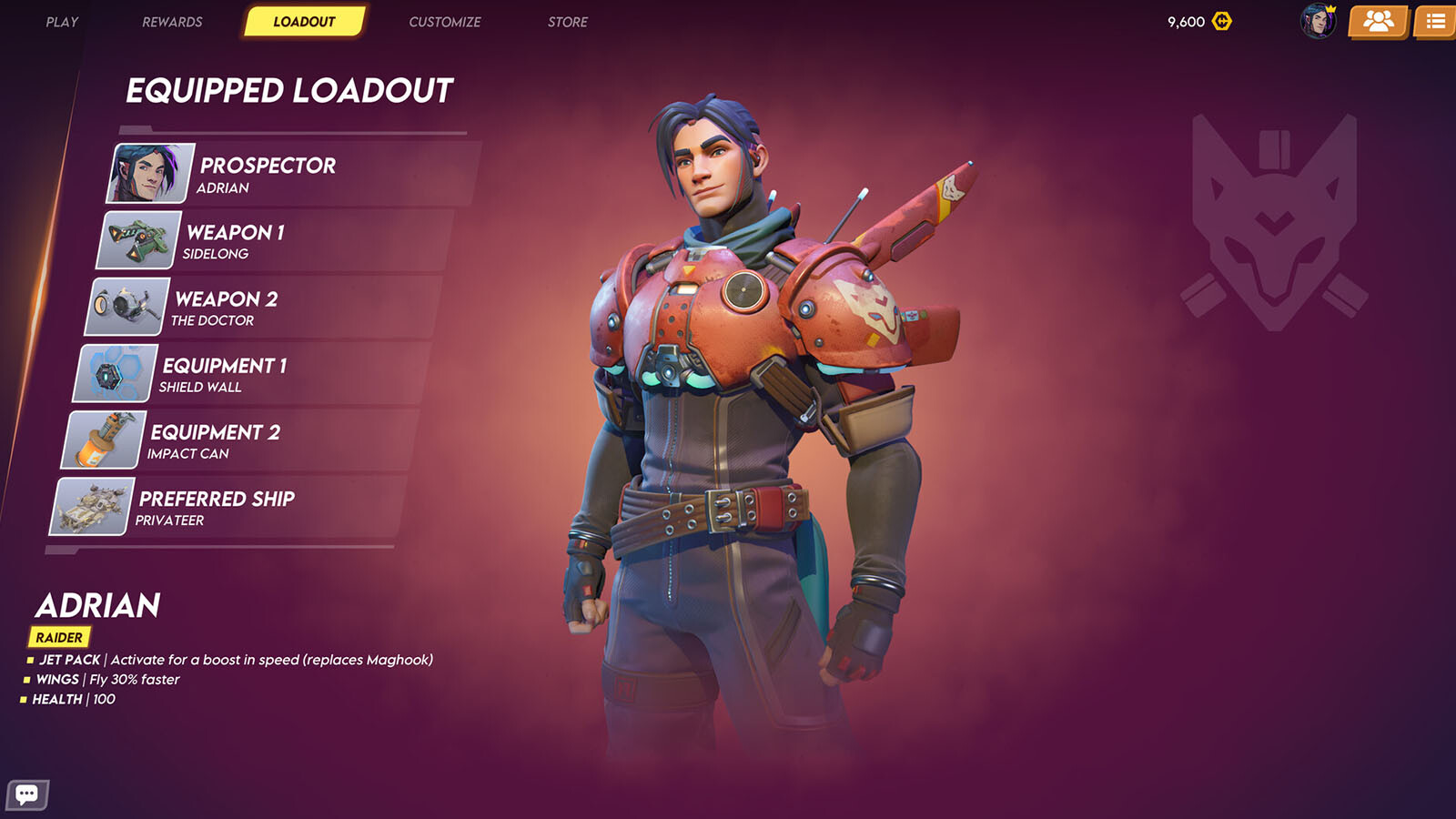Open the Rewards tab
This screenshot has width=1456, height=819.
coord(172,22)
